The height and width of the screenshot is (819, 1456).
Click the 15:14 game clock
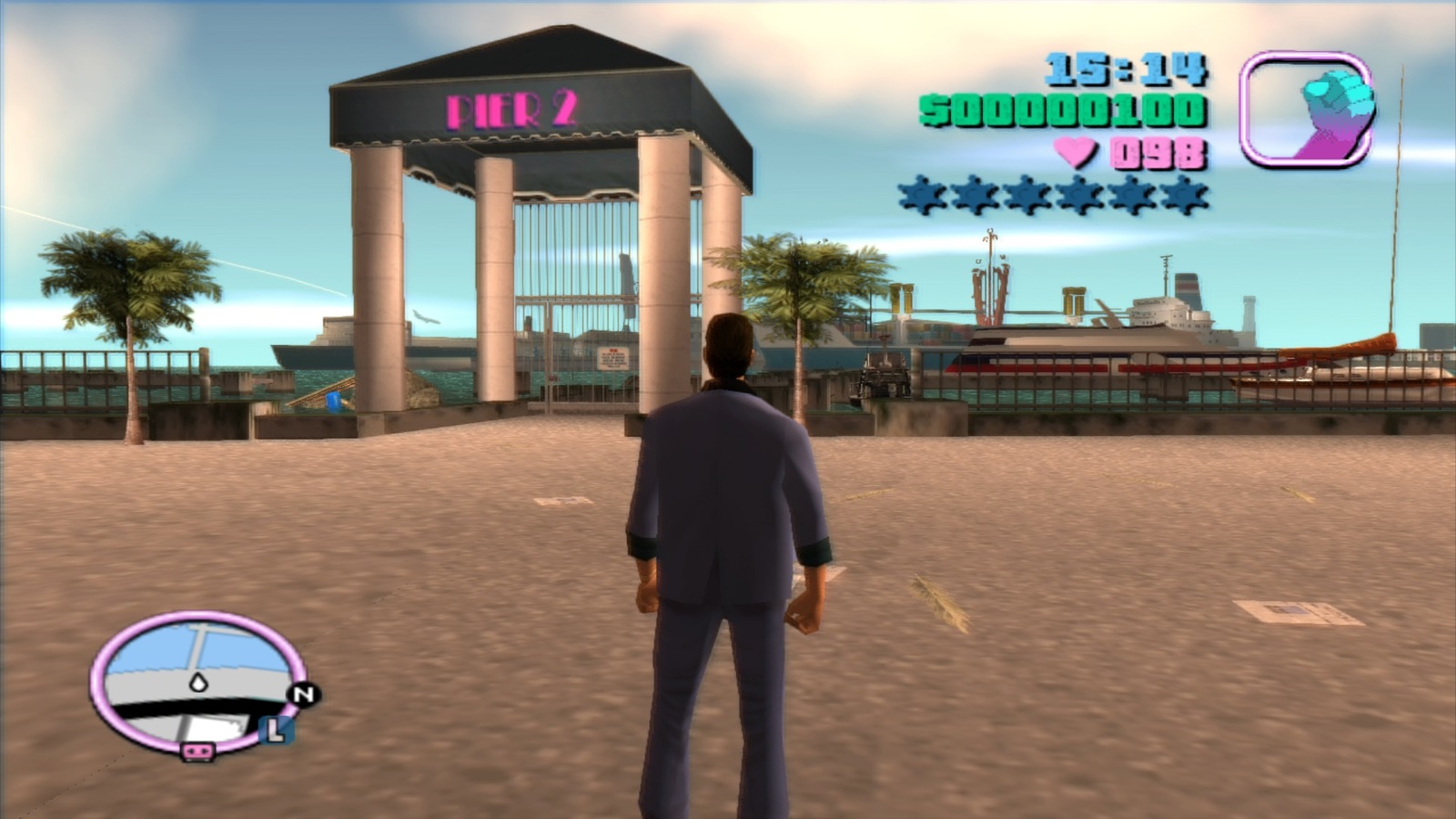pyautogui.click(x=1125, y=69)
